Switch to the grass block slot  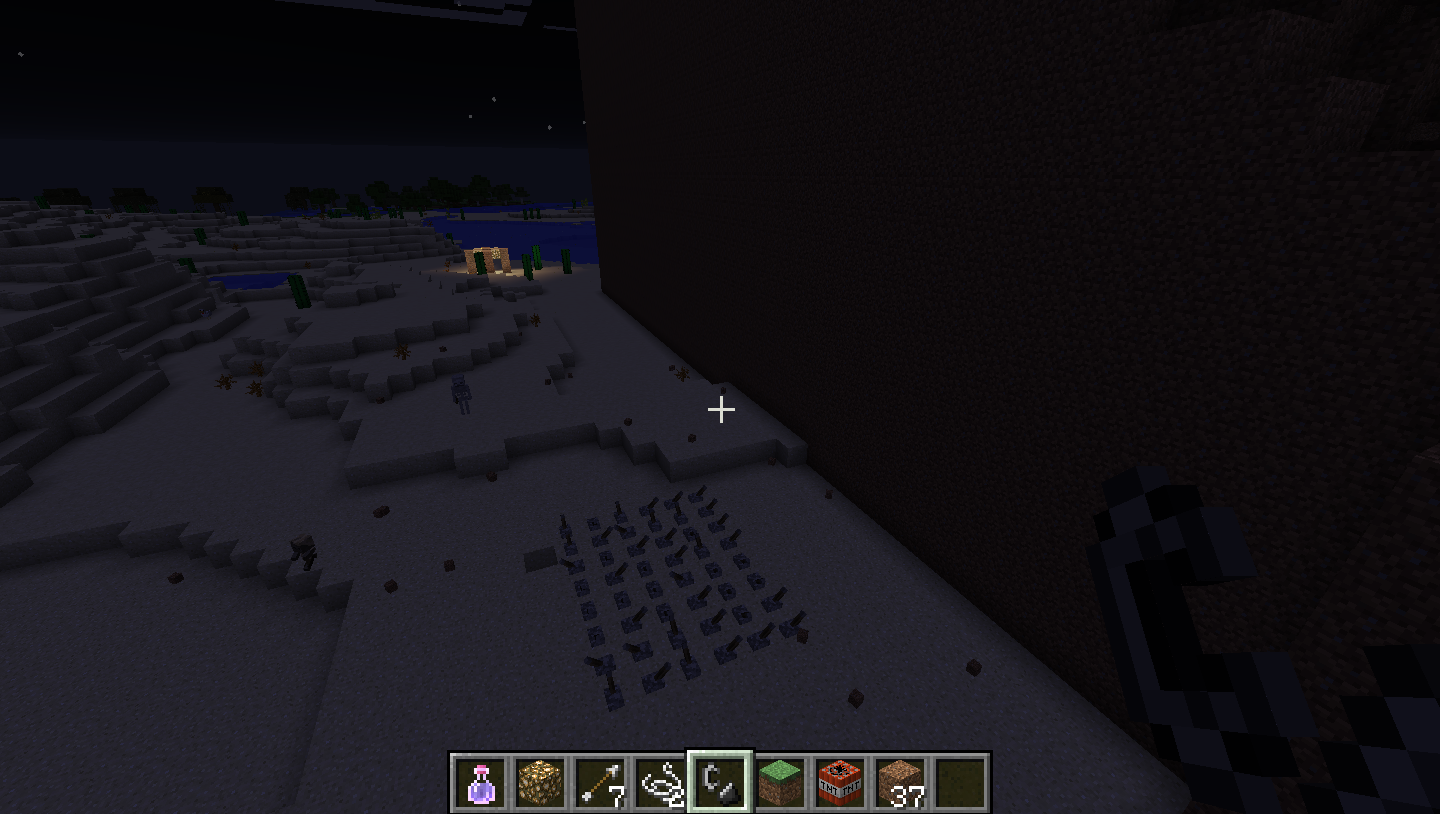tap(780, 782)
